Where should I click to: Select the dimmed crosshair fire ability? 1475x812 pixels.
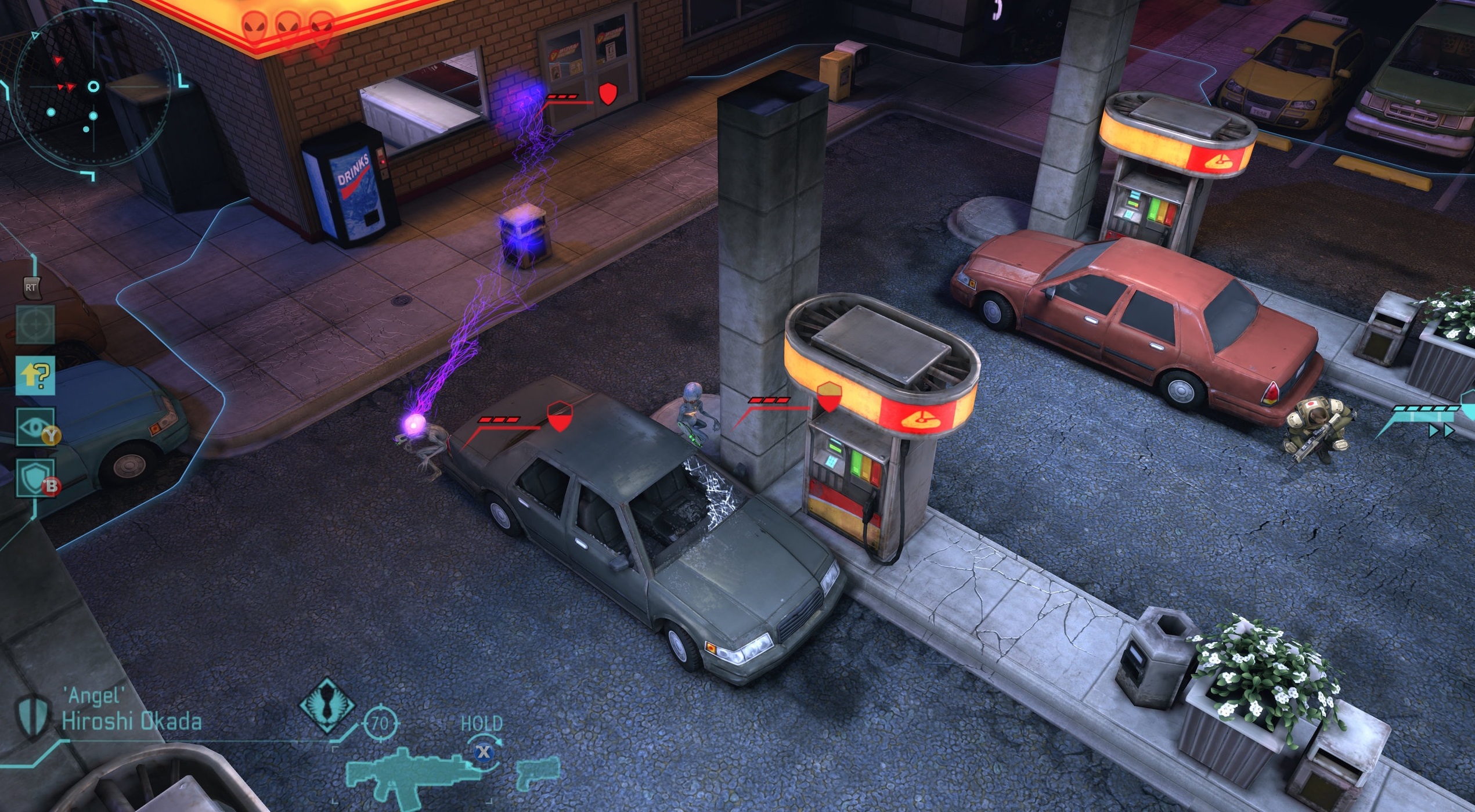coord(35,324)
